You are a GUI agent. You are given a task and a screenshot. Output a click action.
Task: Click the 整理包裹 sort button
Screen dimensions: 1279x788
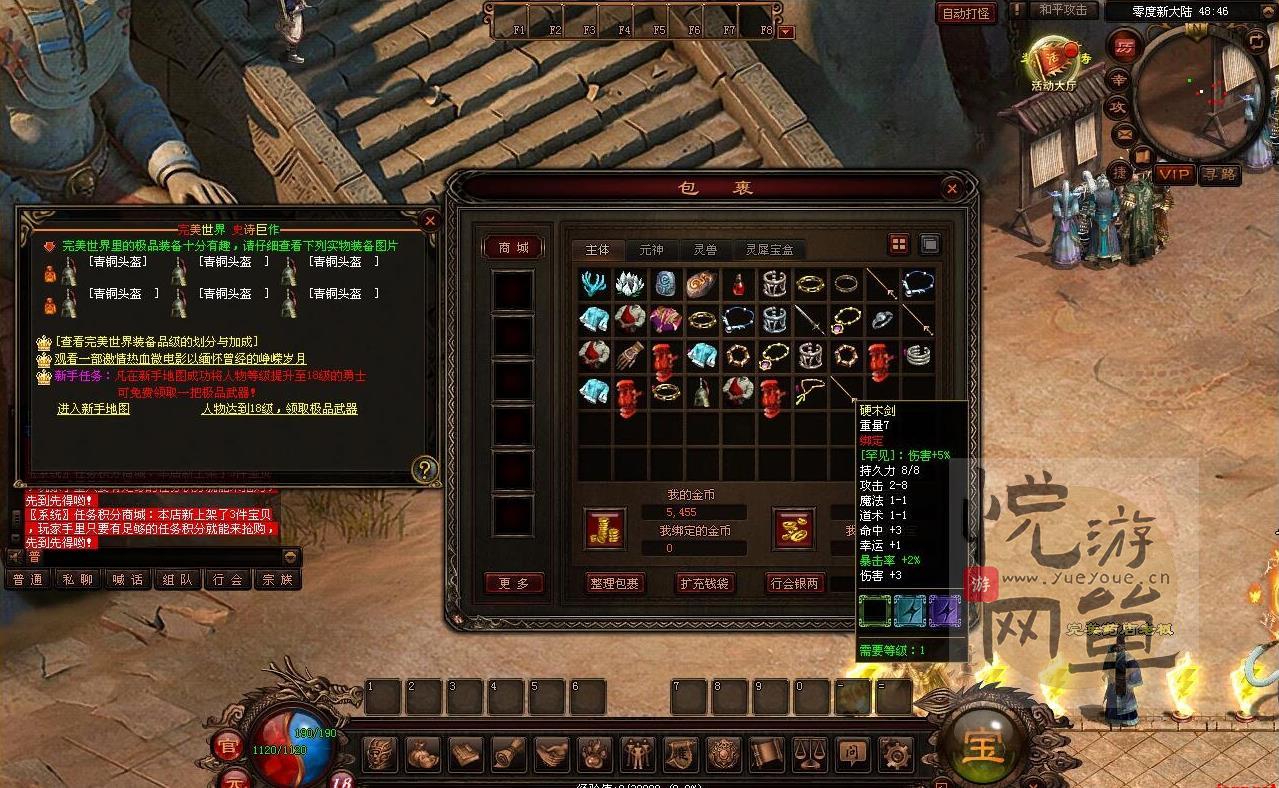click(x=615, y=583)
